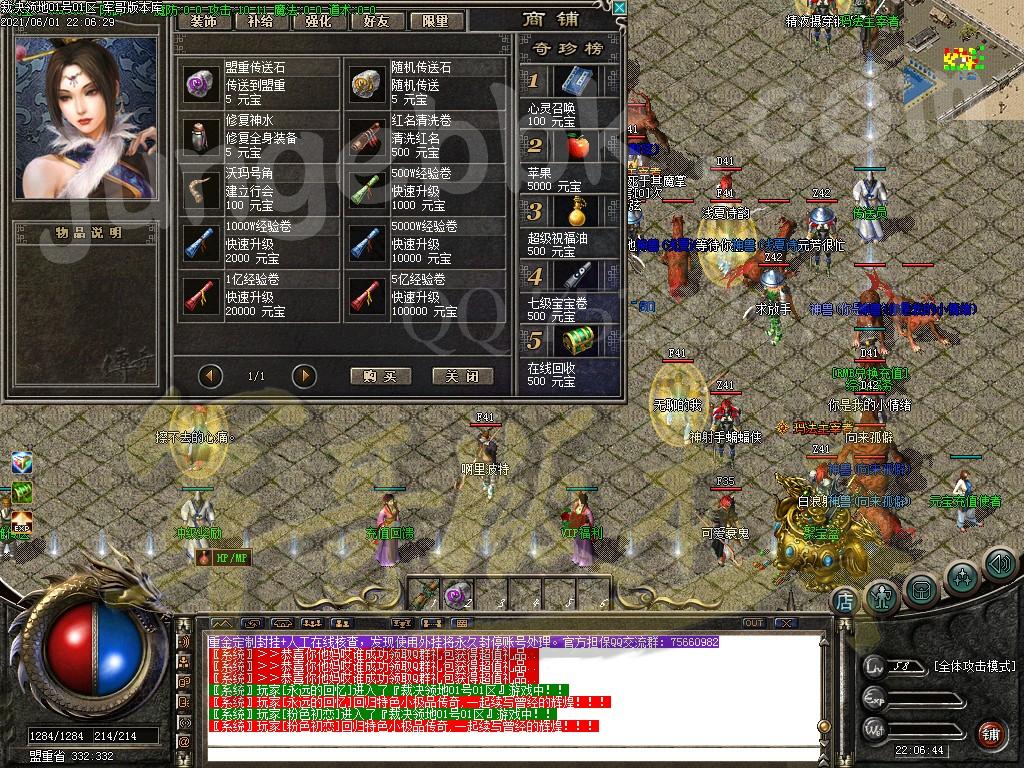Viewport: 1024px width, 768px height.
Task: Go to next shop page arrow
Action: click(x=304, y=376)
